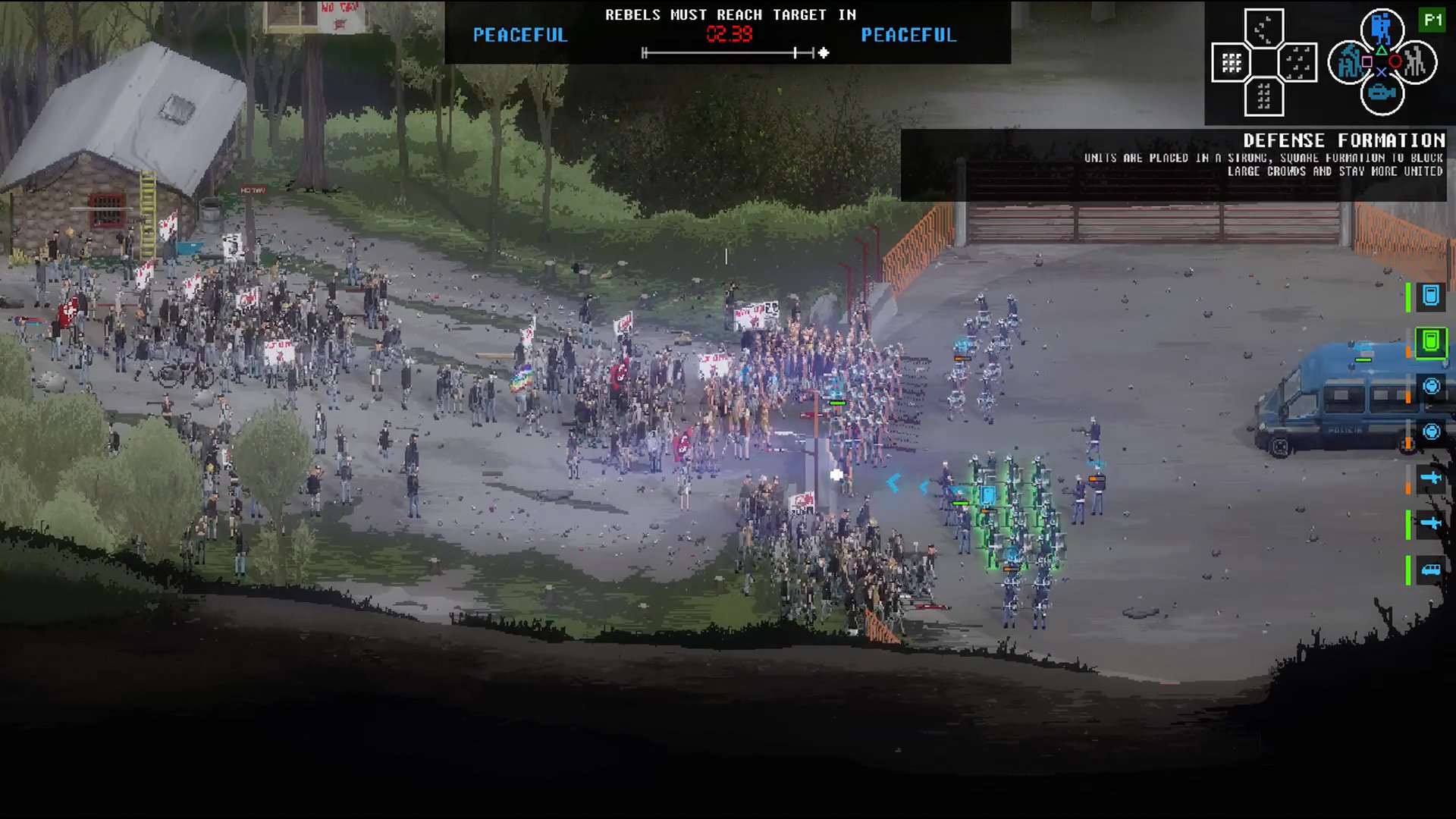Select the riot helmet officer unit icon
1456x819 pixels.
(x=1431, y=387)
